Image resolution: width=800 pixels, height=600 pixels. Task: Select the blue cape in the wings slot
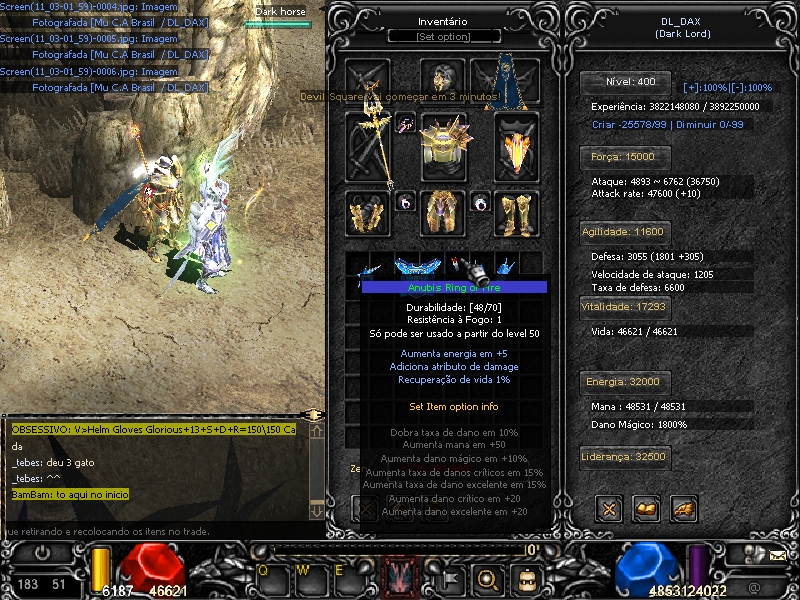[x=508, y=79]
